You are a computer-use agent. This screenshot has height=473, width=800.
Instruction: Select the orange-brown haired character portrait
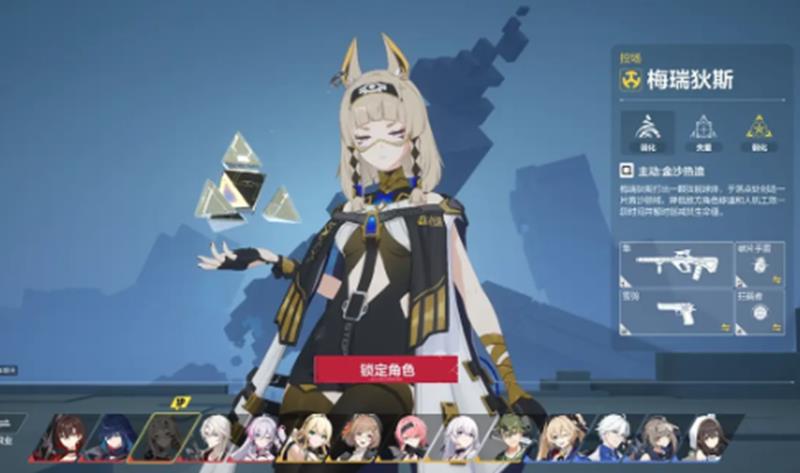pyautogui.click(x=361, y=437)
